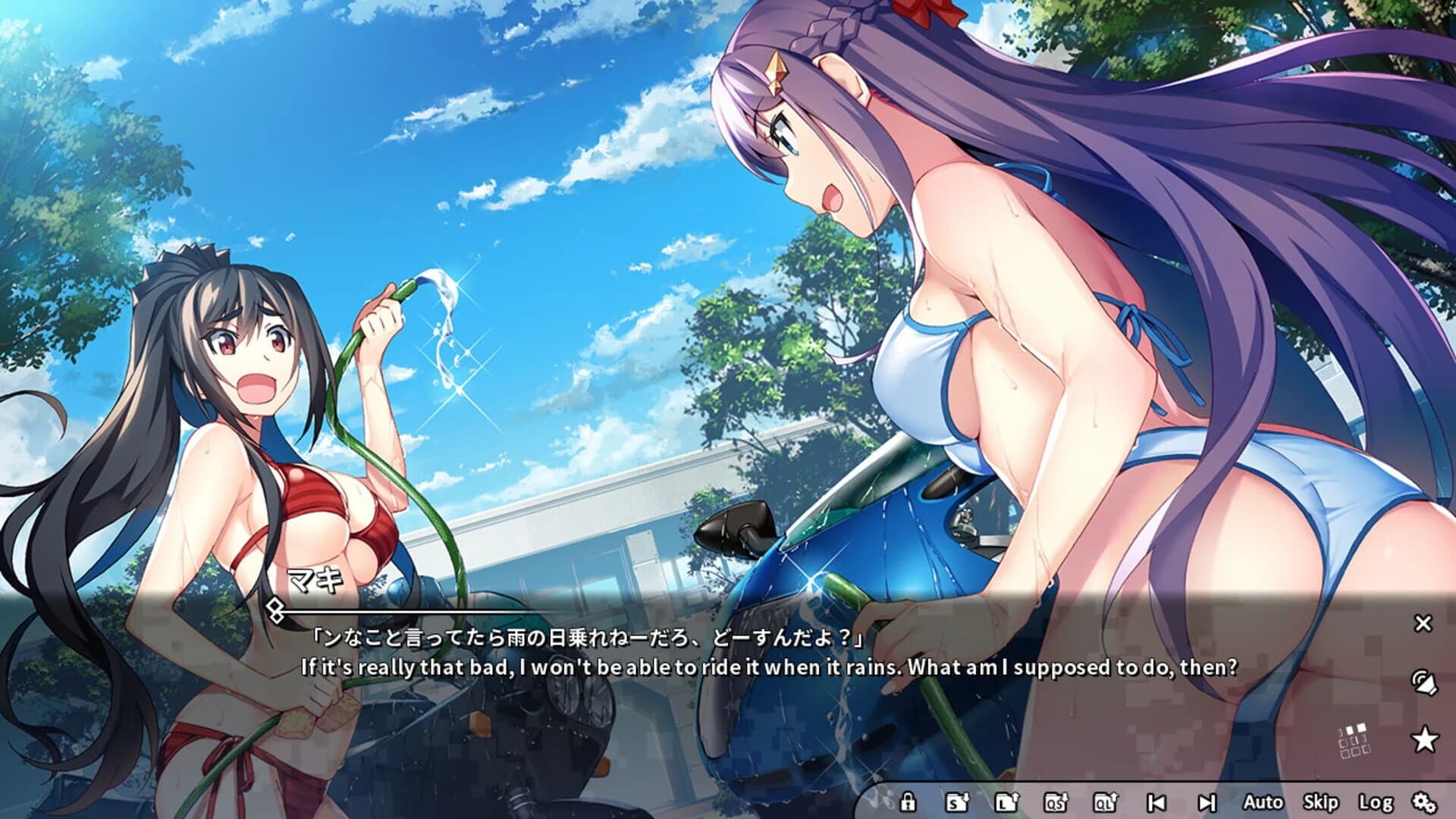Perform a Quick Load with the QL icon
The image size is (1456, 819).
[1106, 802]
